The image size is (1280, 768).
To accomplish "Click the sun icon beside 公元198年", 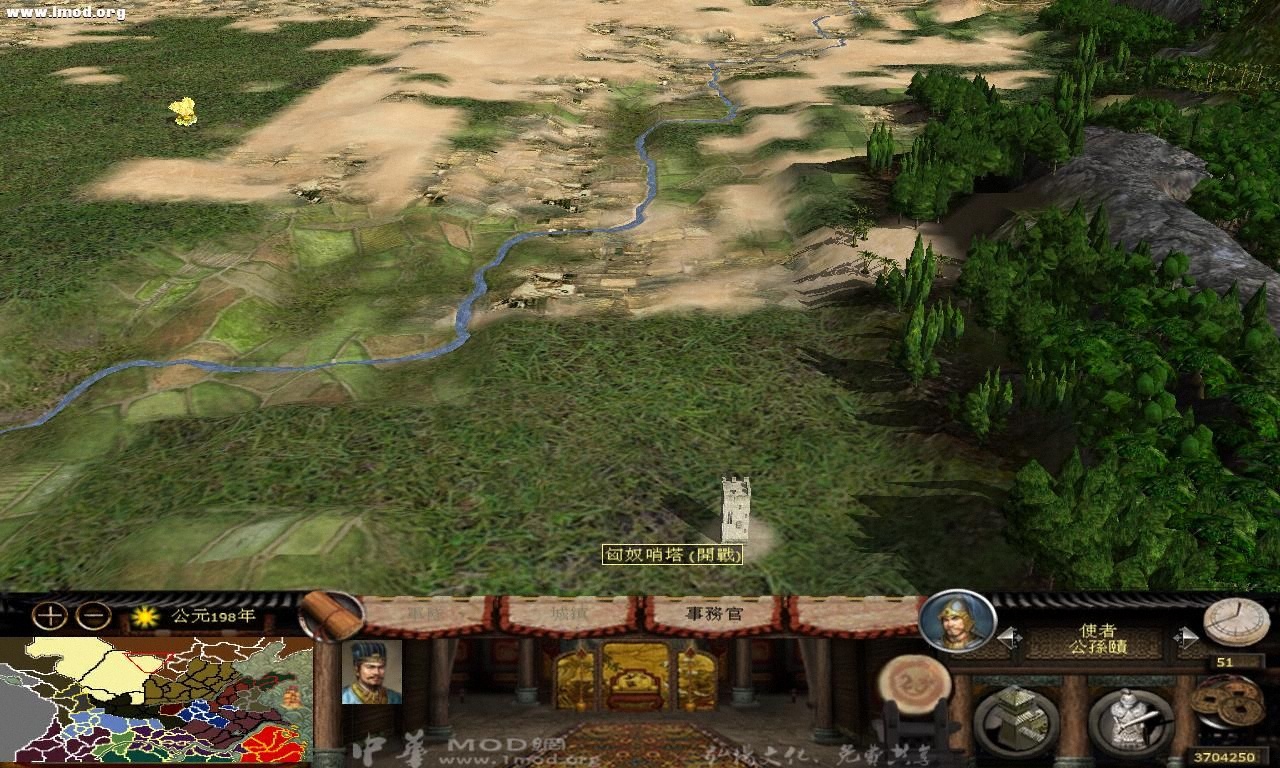I will coord(146,616).
